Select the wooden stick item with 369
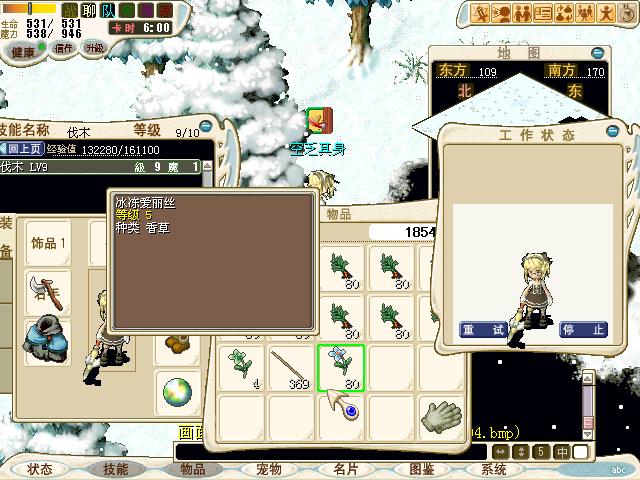The image size is (640, 480). click(292, 367)
